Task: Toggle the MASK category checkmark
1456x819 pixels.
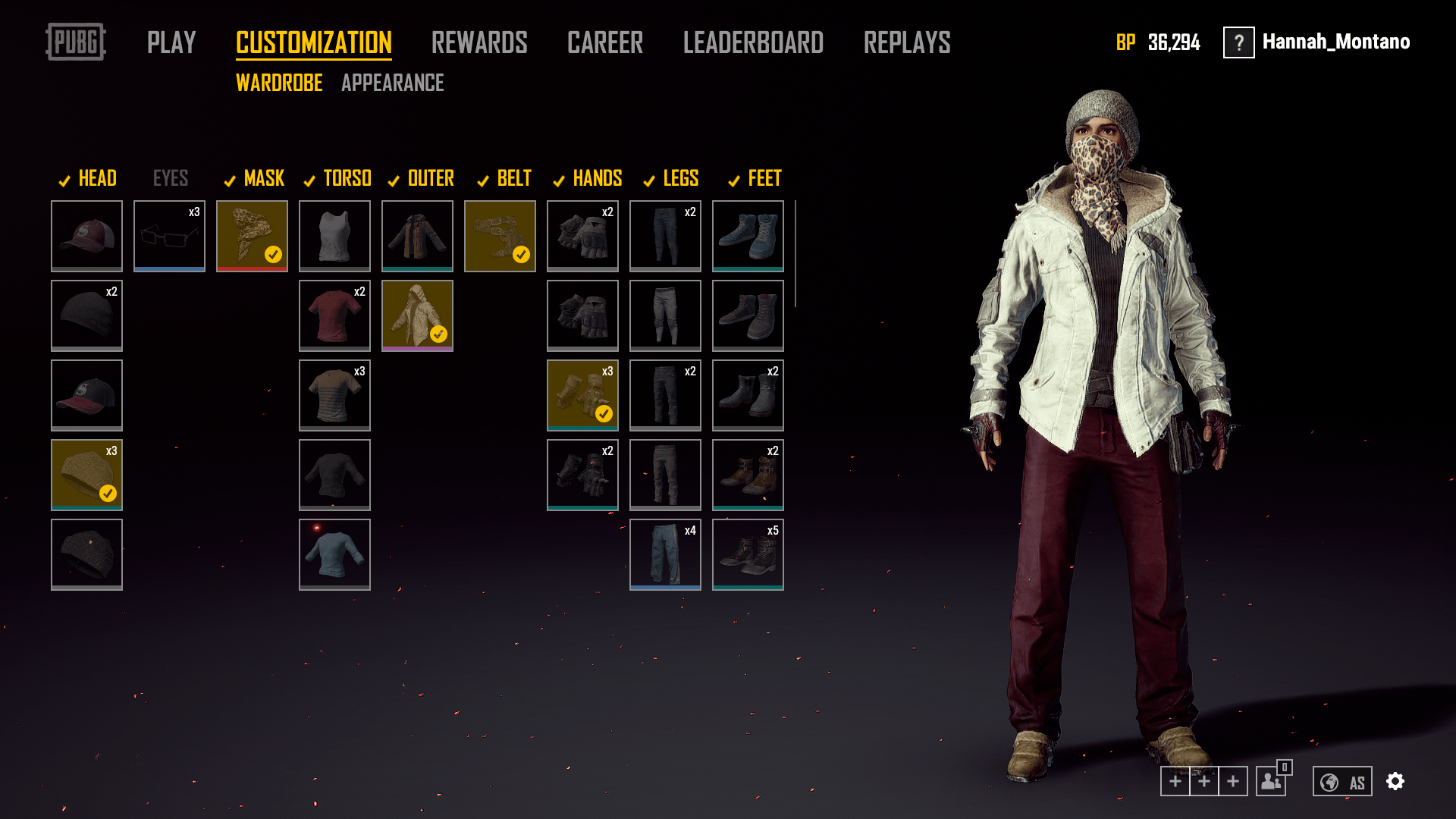Action: [230, 181]
